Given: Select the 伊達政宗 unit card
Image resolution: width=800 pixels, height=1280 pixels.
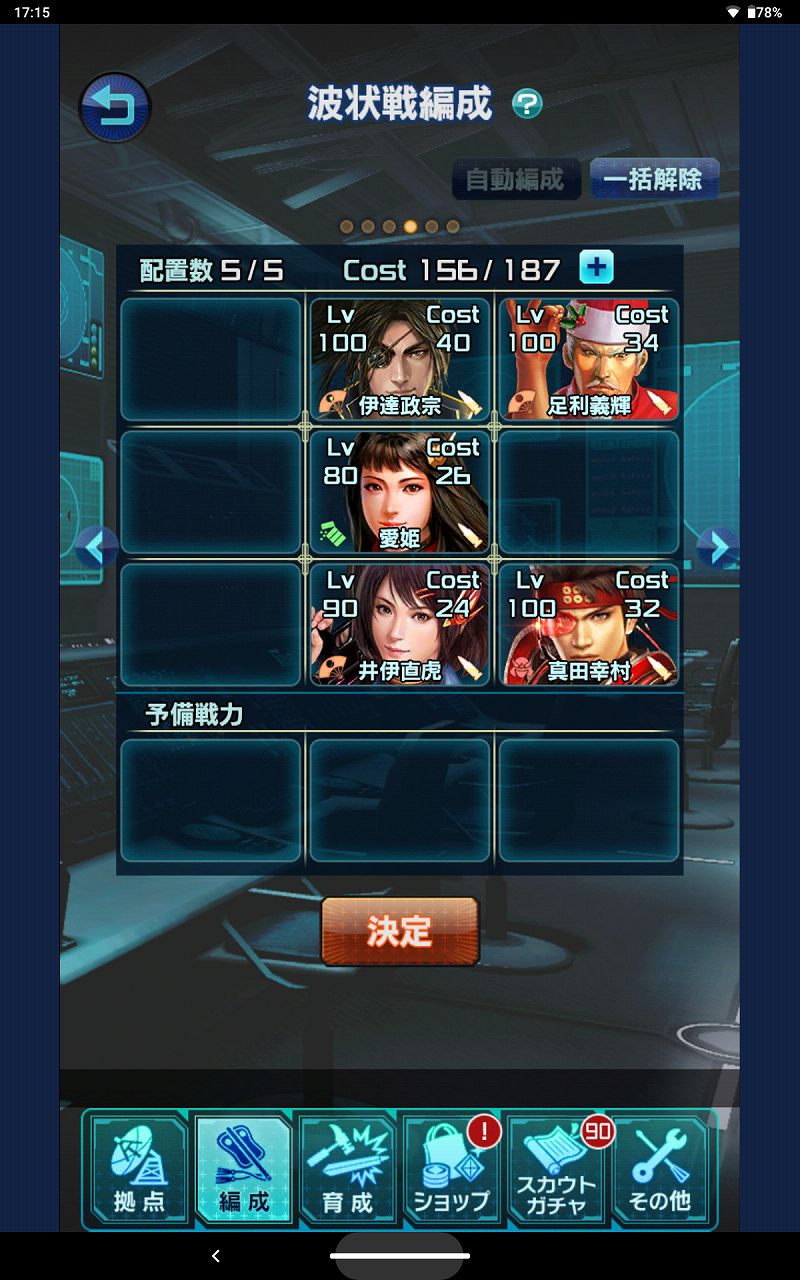Looking at the screenshot, I should point(399,359).
